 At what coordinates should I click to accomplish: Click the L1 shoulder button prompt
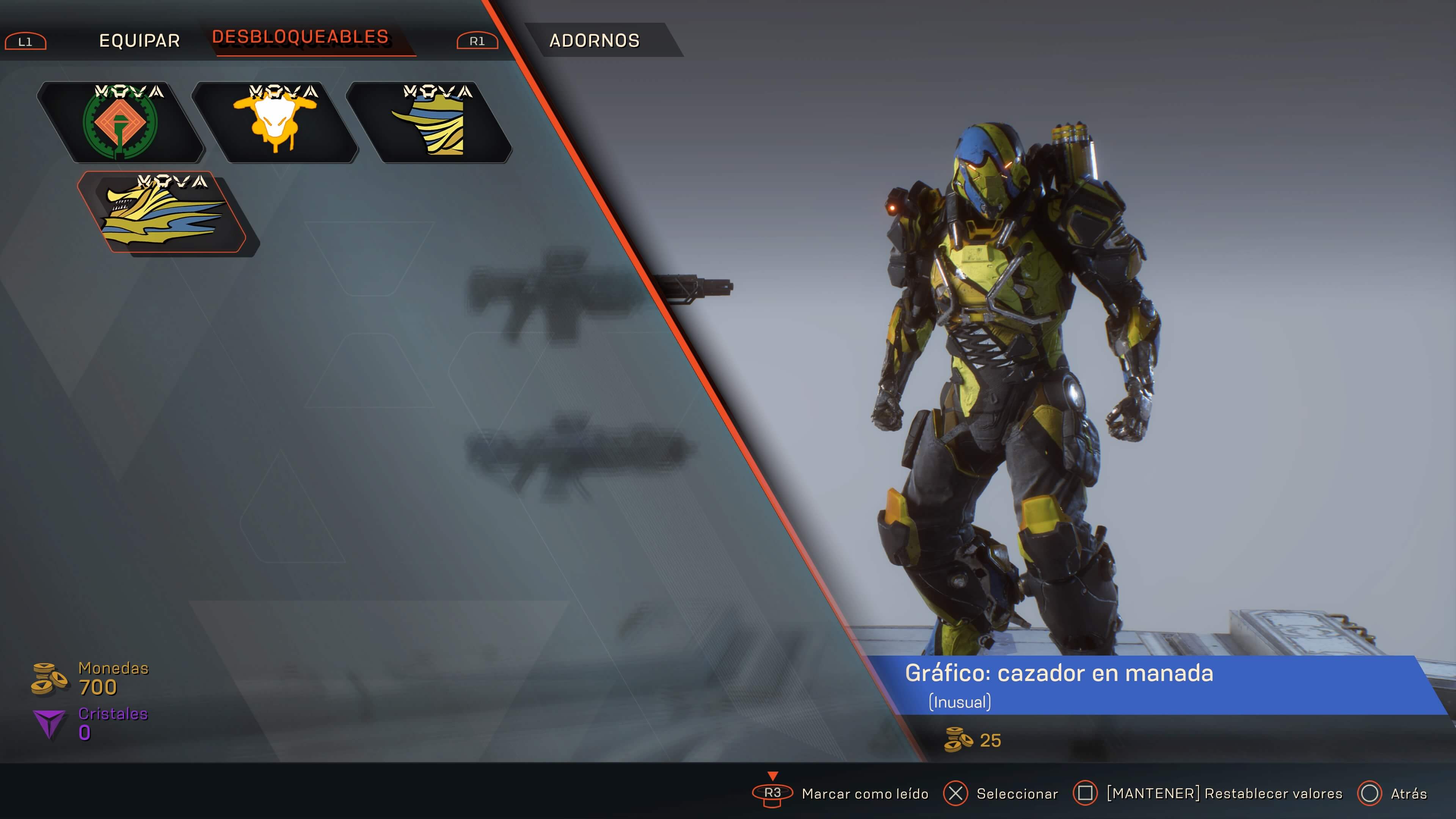(x=25, y=41)
